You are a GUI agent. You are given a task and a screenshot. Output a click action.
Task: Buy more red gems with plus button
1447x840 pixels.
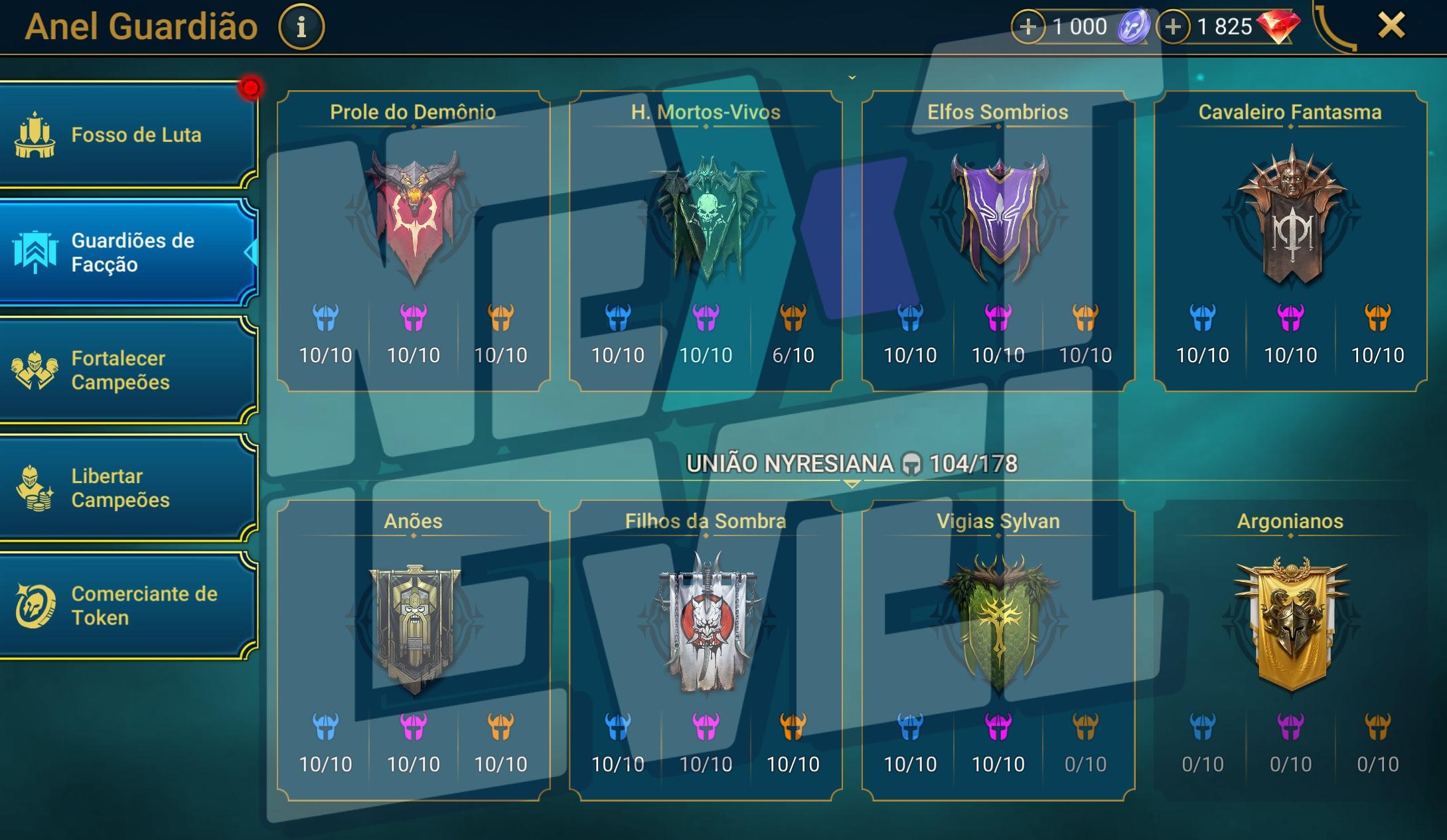[x=1173, y=27]
